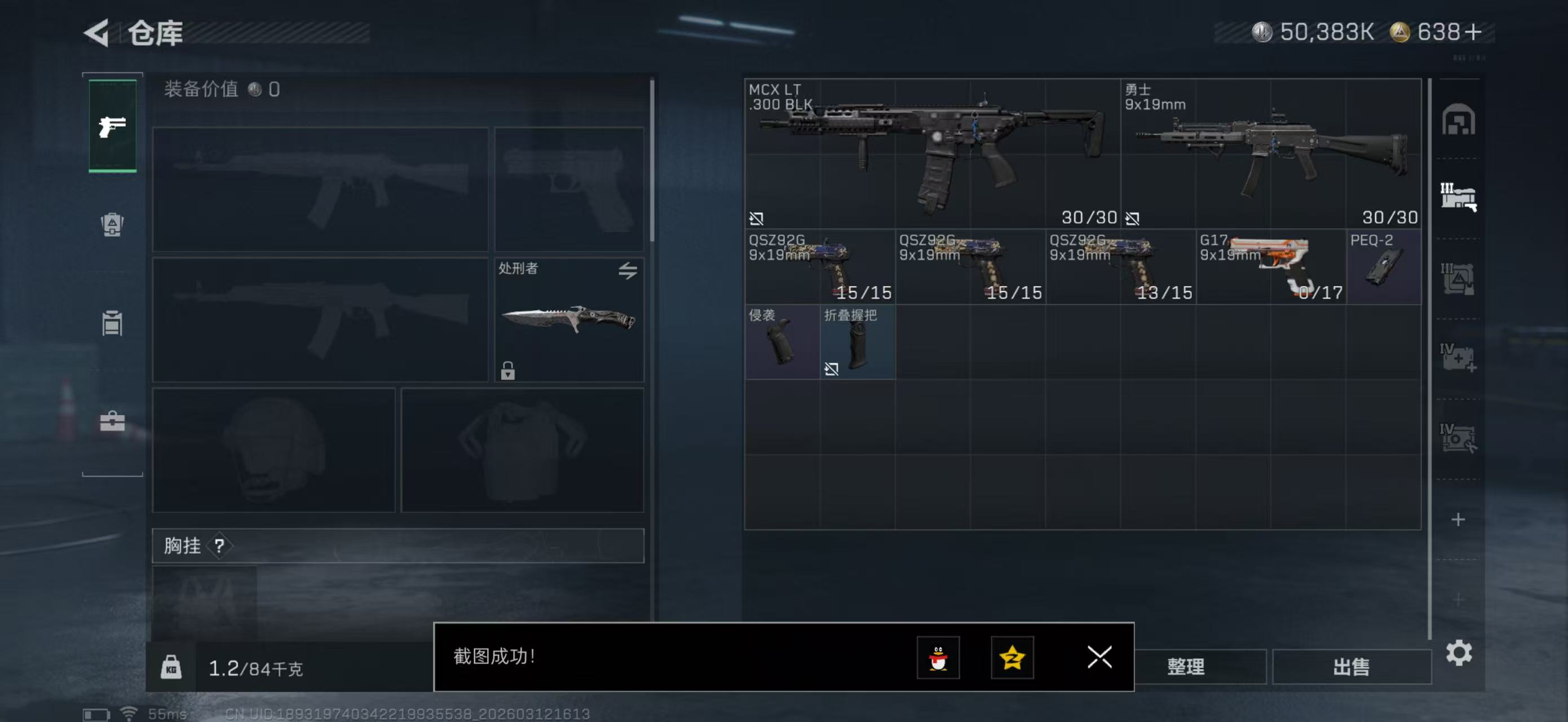Share screenshot via the QQ penguin icon
Screen dimensions: 1568x722
click(x=938, y=658)
